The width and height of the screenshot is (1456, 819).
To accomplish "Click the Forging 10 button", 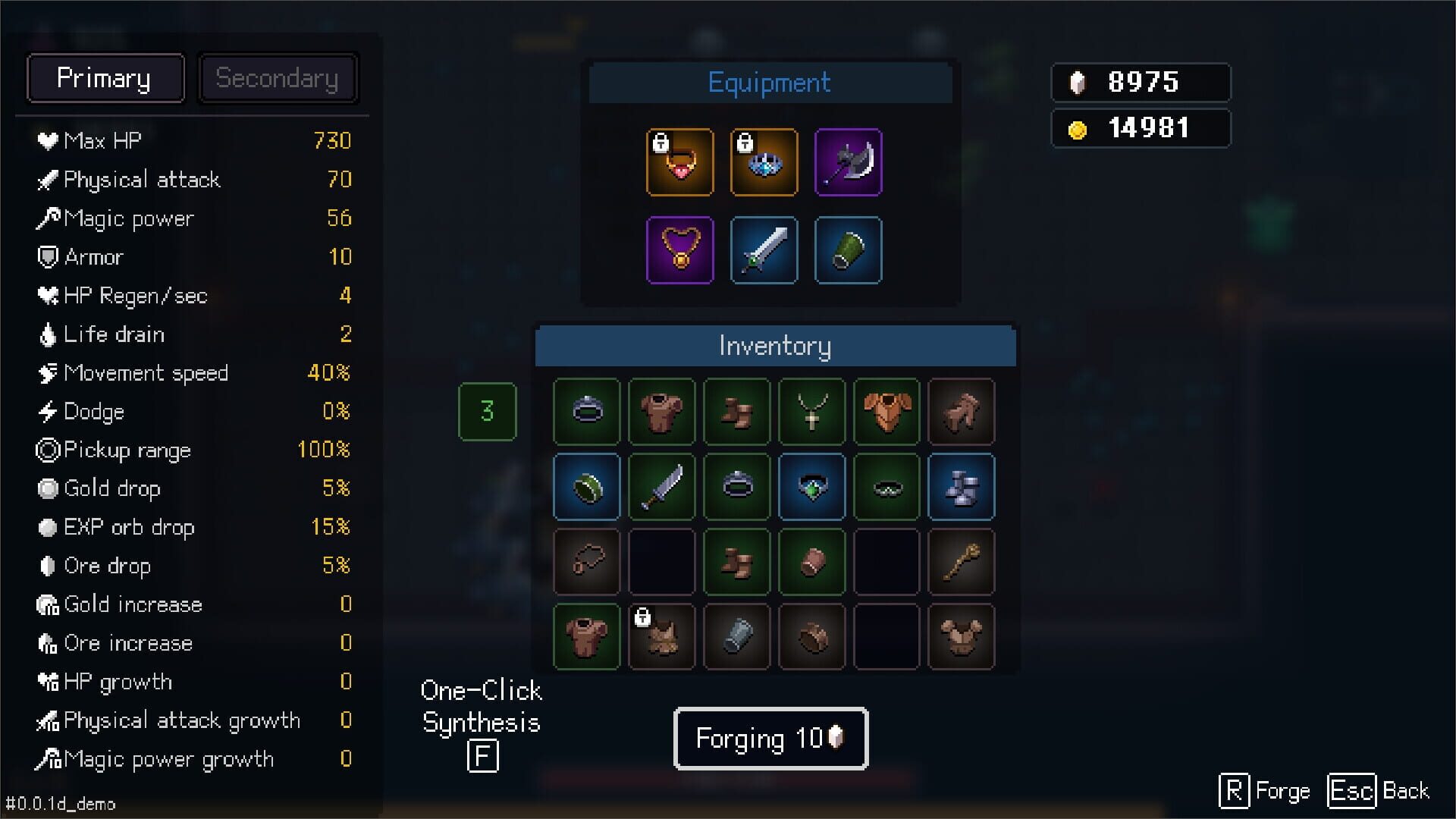I will tap(770, 739).
